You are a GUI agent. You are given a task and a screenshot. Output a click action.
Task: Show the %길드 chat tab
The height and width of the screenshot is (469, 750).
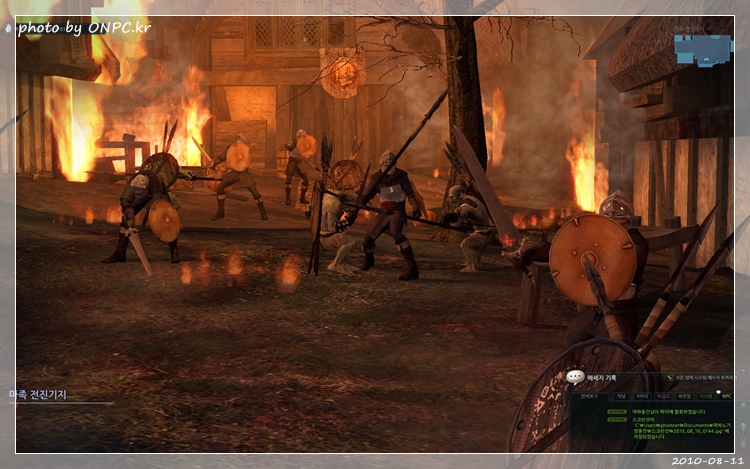click(x=662, y=396)
